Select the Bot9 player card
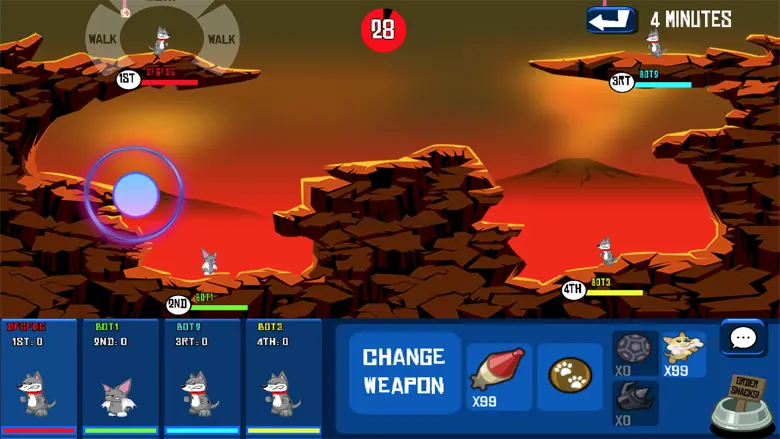Image resolution: width=780 pixels, height=439 pixels. point(202,377)
